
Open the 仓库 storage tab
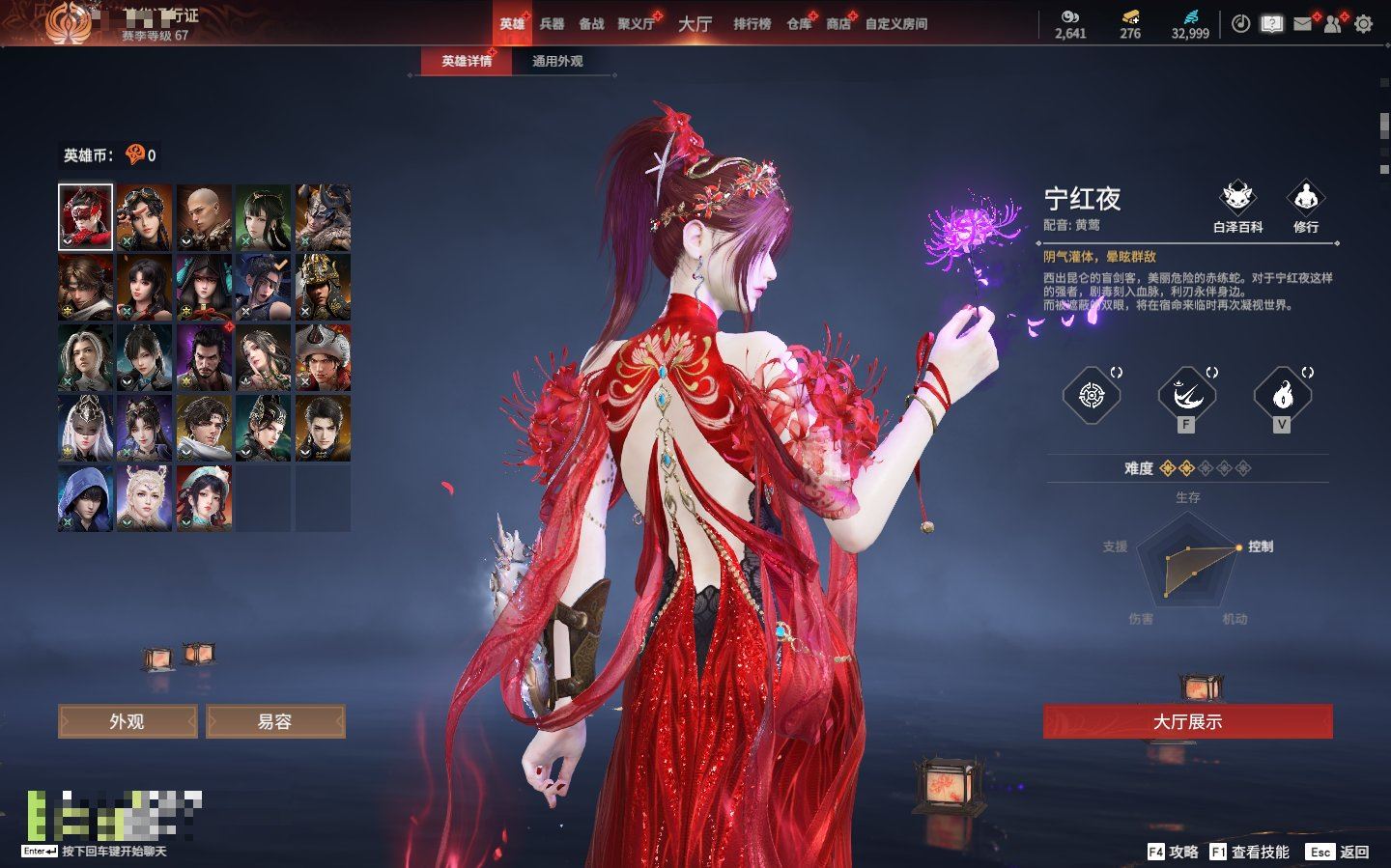coord(799,23)
